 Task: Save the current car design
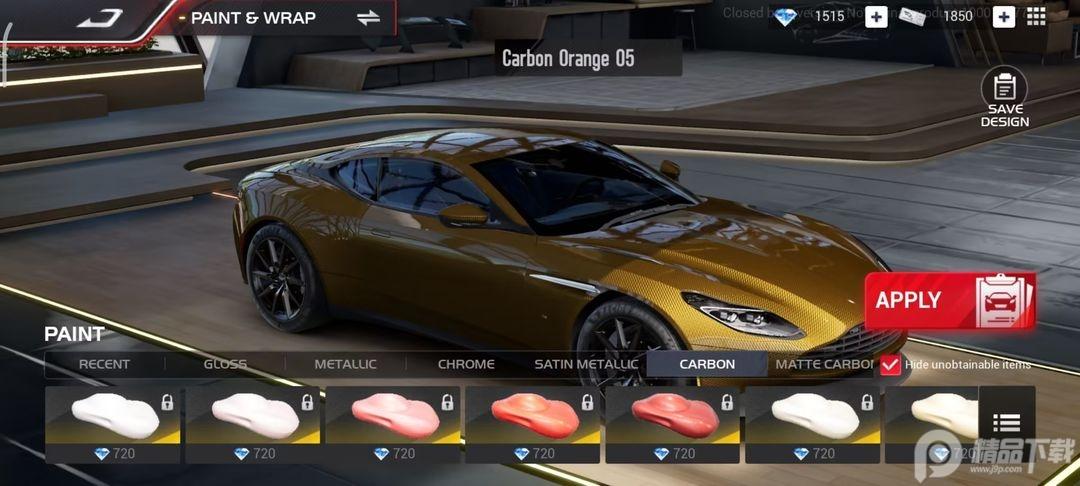tap(1004, 98)
